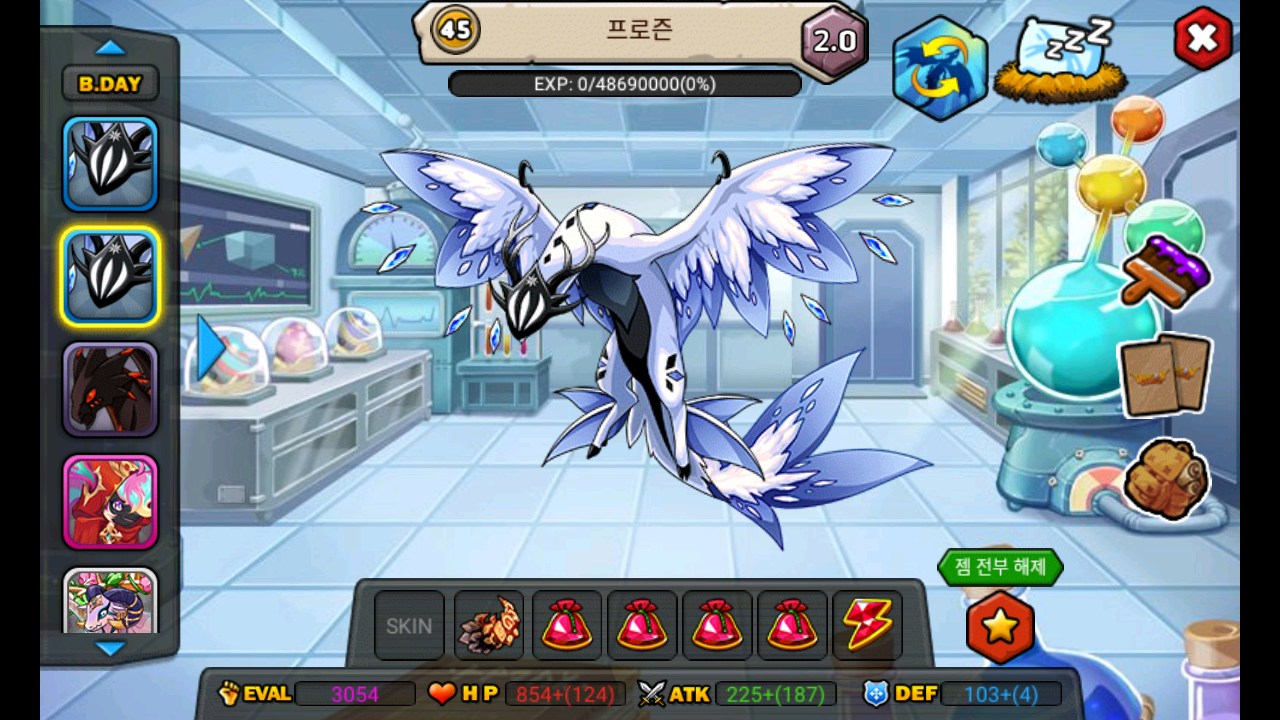Select the yellow-highlighted masked dragon portrait
Screen dimensions: 1280x720
point(110,277)
